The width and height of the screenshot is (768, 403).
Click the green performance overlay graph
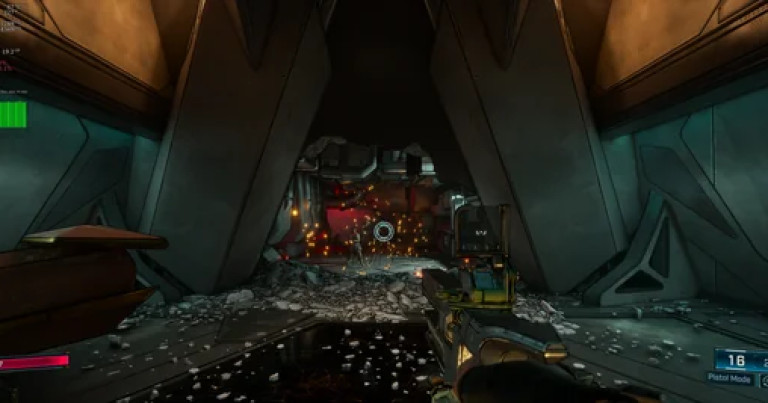click(x=13, y=114)
